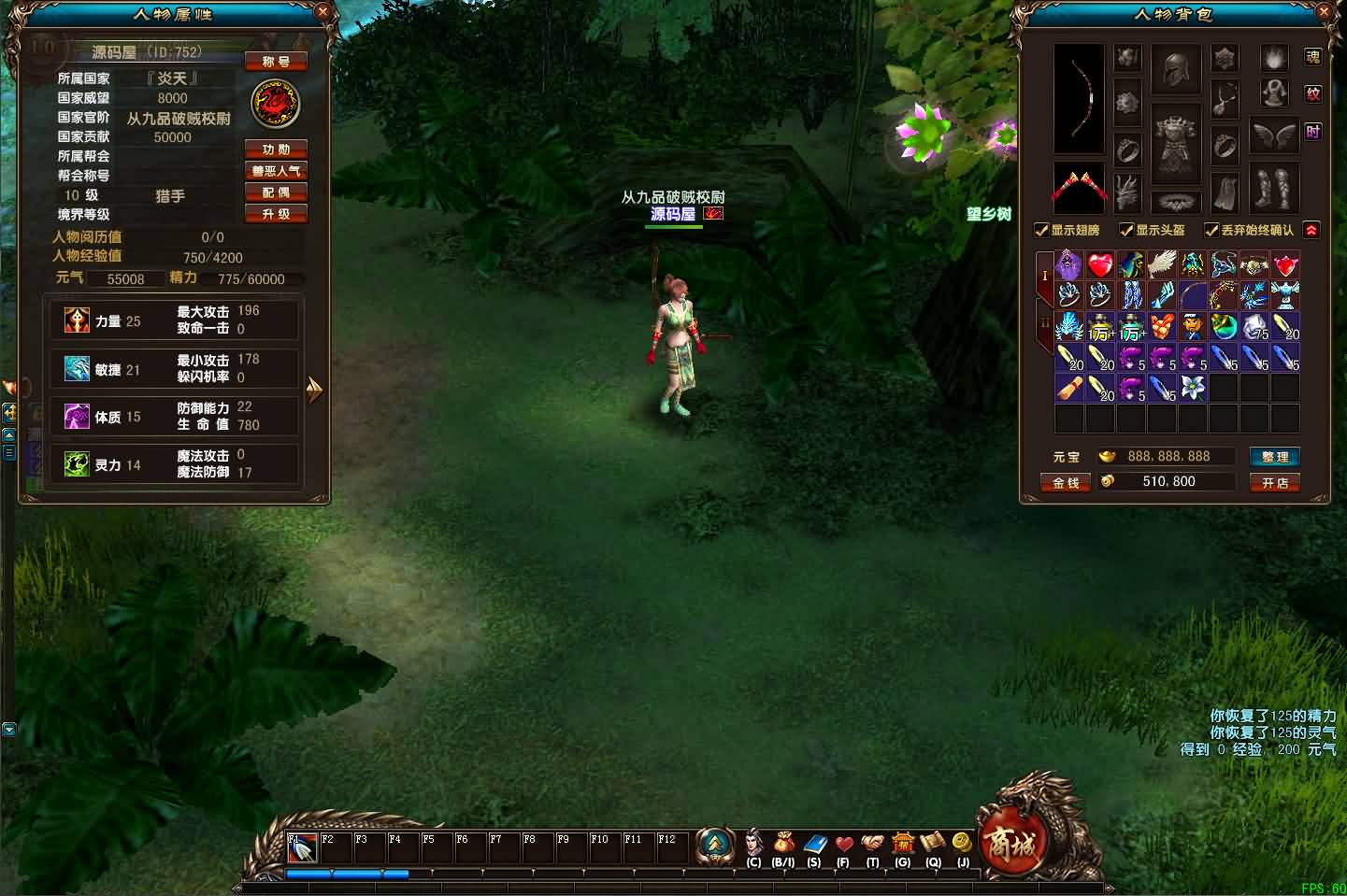This screenshot has height=896, width=1347.
Task: Click the 整理 sort-bag button
Action: point(1274,457)
